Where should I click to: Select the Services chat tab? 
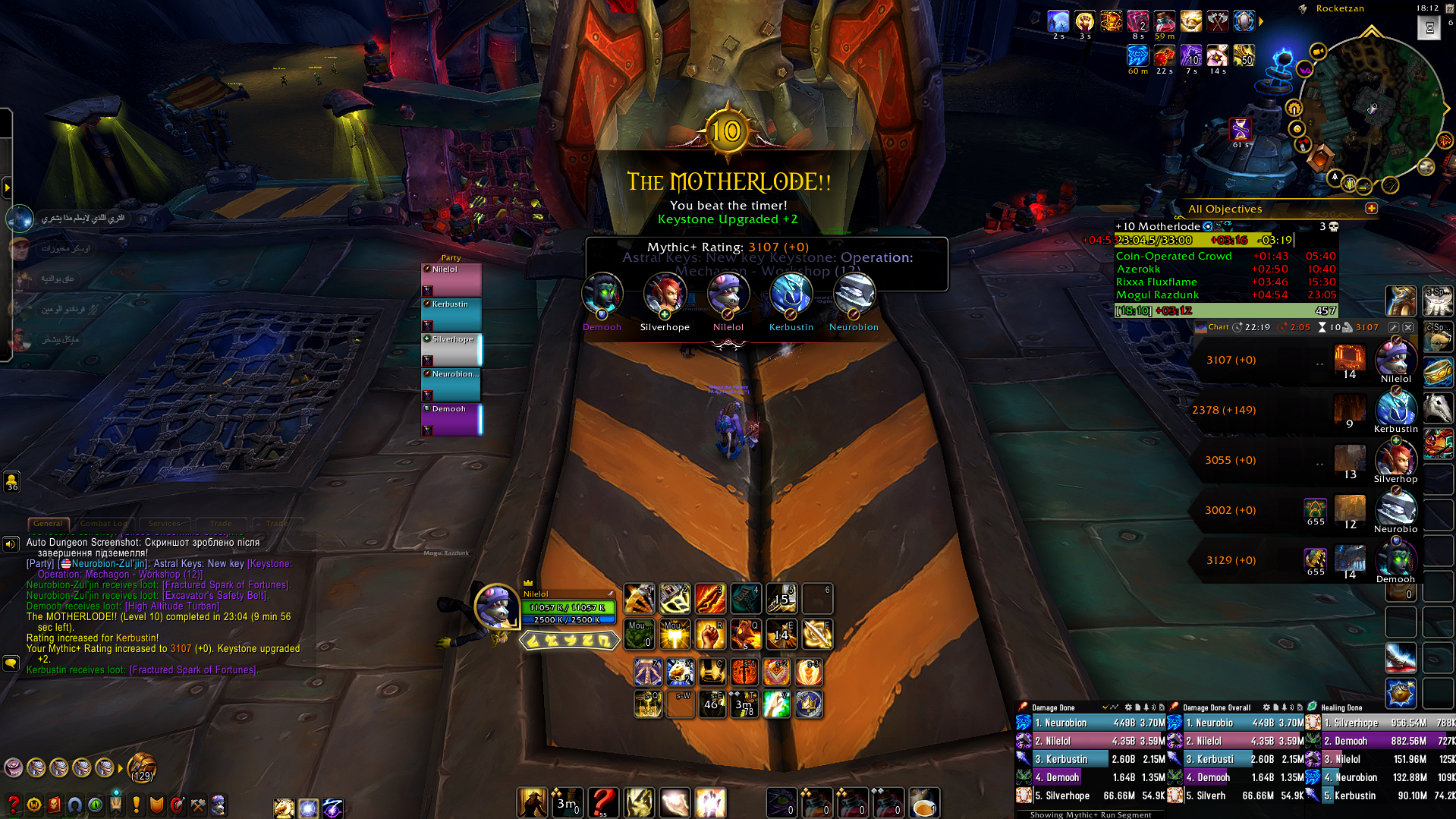click(165, 524)
